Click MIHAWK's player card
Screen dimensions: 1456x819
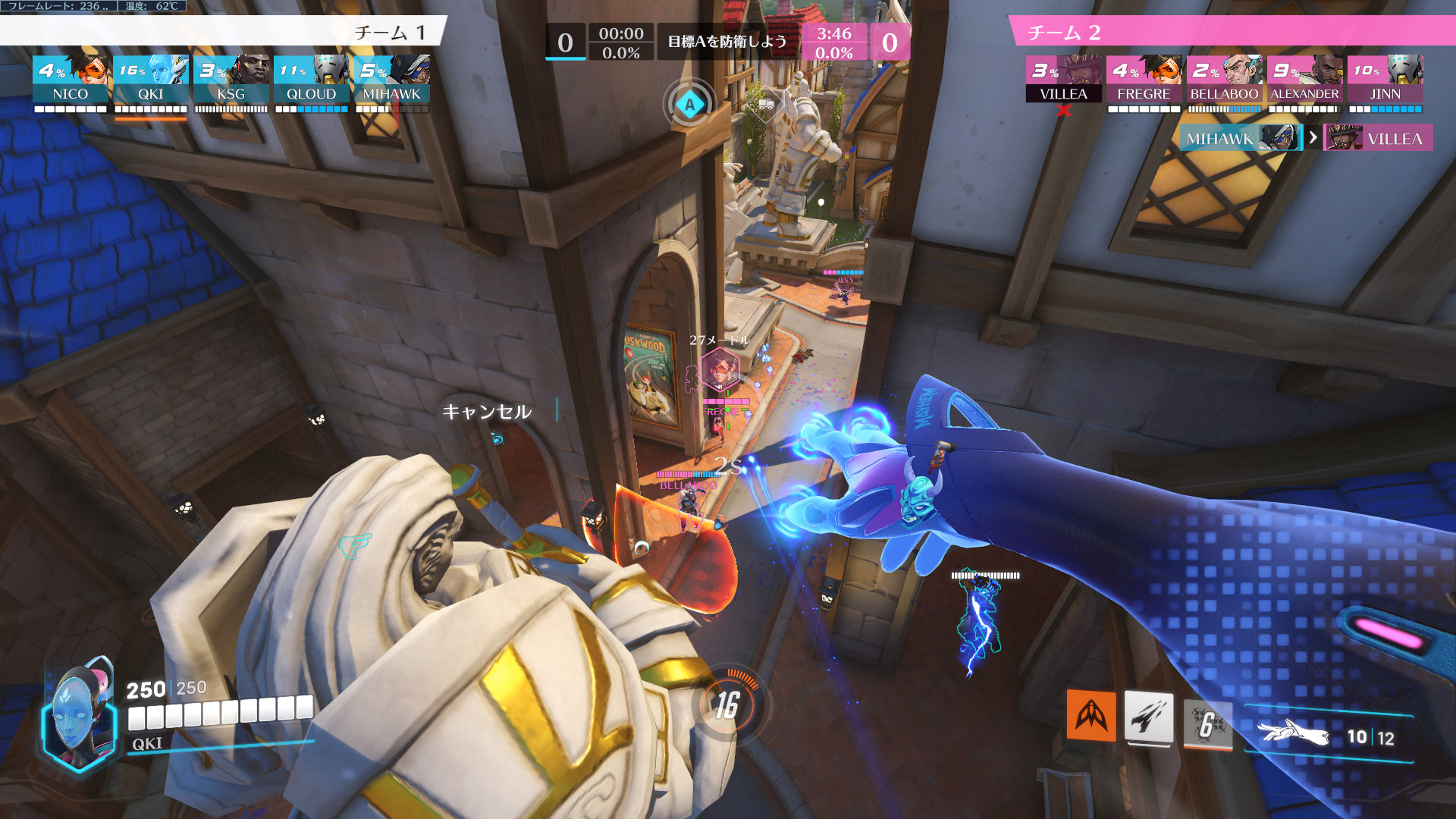pos(392,79)
